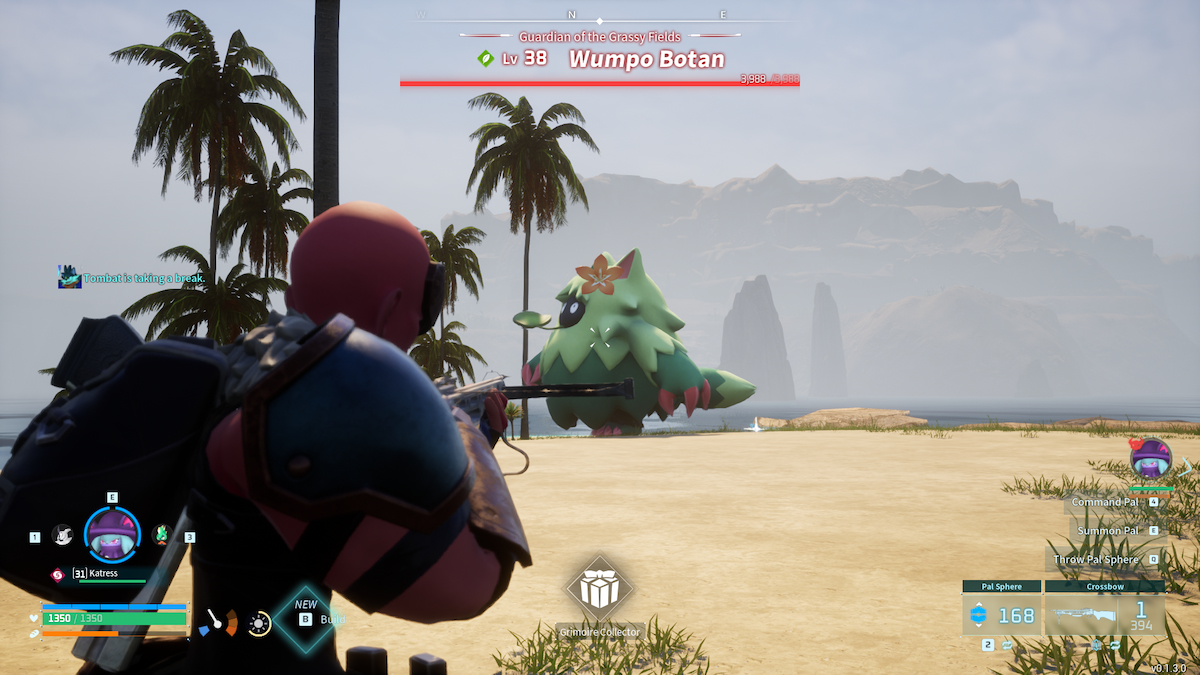Screen dimensions: 1200x675
Task: Click the time-of-day sun icon
Action: 259,624
